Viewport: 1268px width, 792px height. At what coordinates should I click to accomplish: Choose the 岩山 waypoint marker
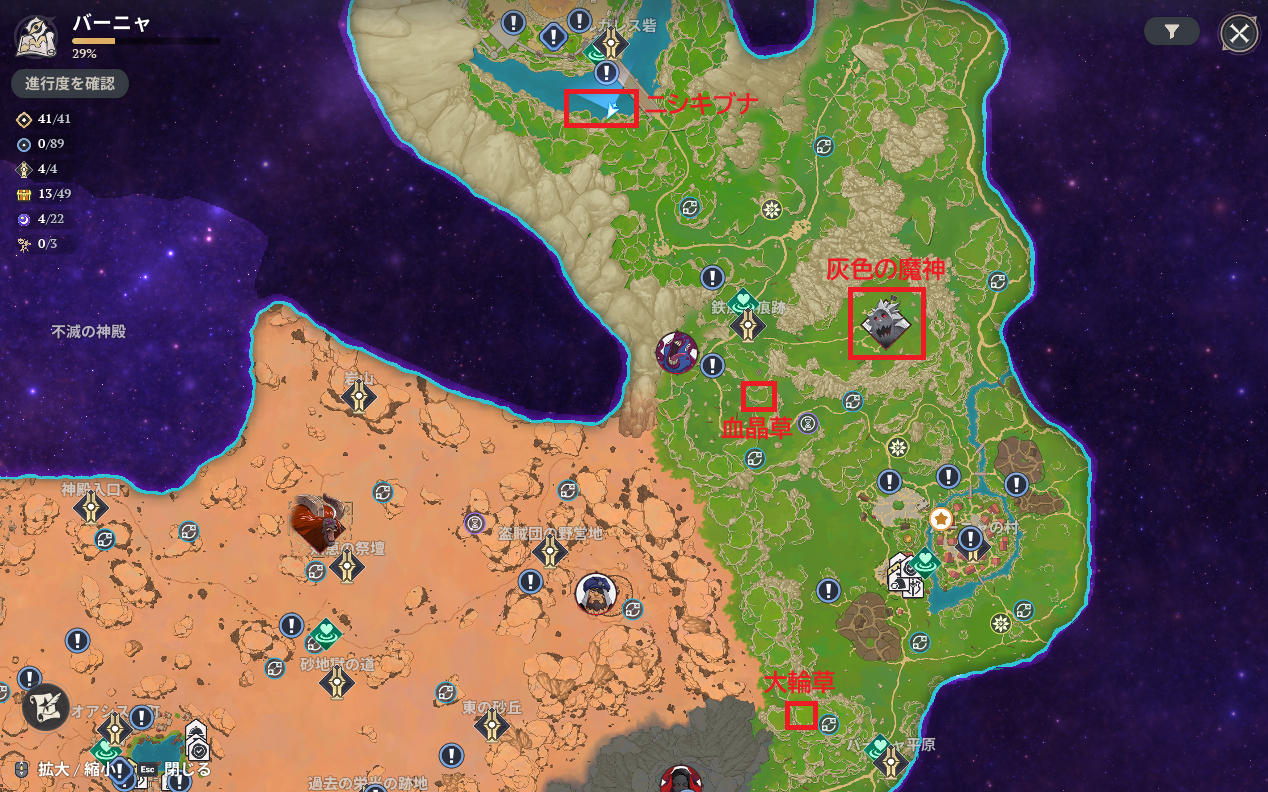click(x=358, y=396)
